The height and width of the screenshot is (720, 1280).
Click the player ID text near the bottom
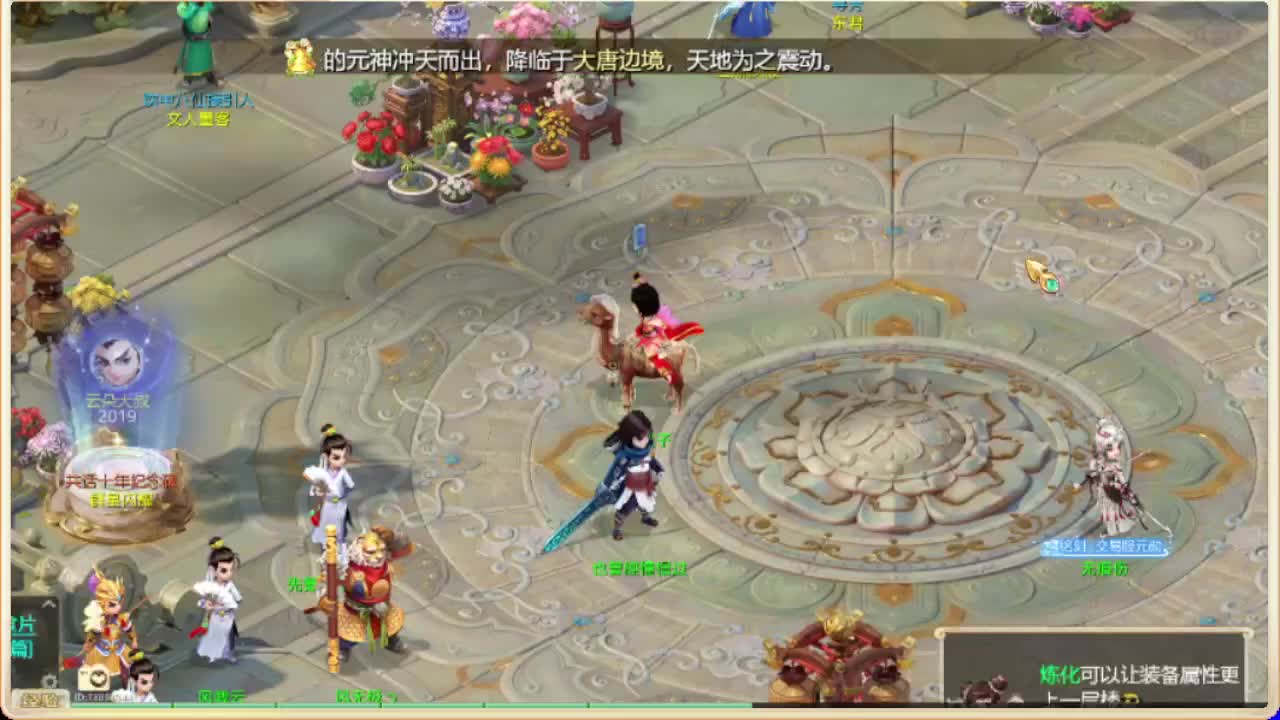[x=105, y=694]
